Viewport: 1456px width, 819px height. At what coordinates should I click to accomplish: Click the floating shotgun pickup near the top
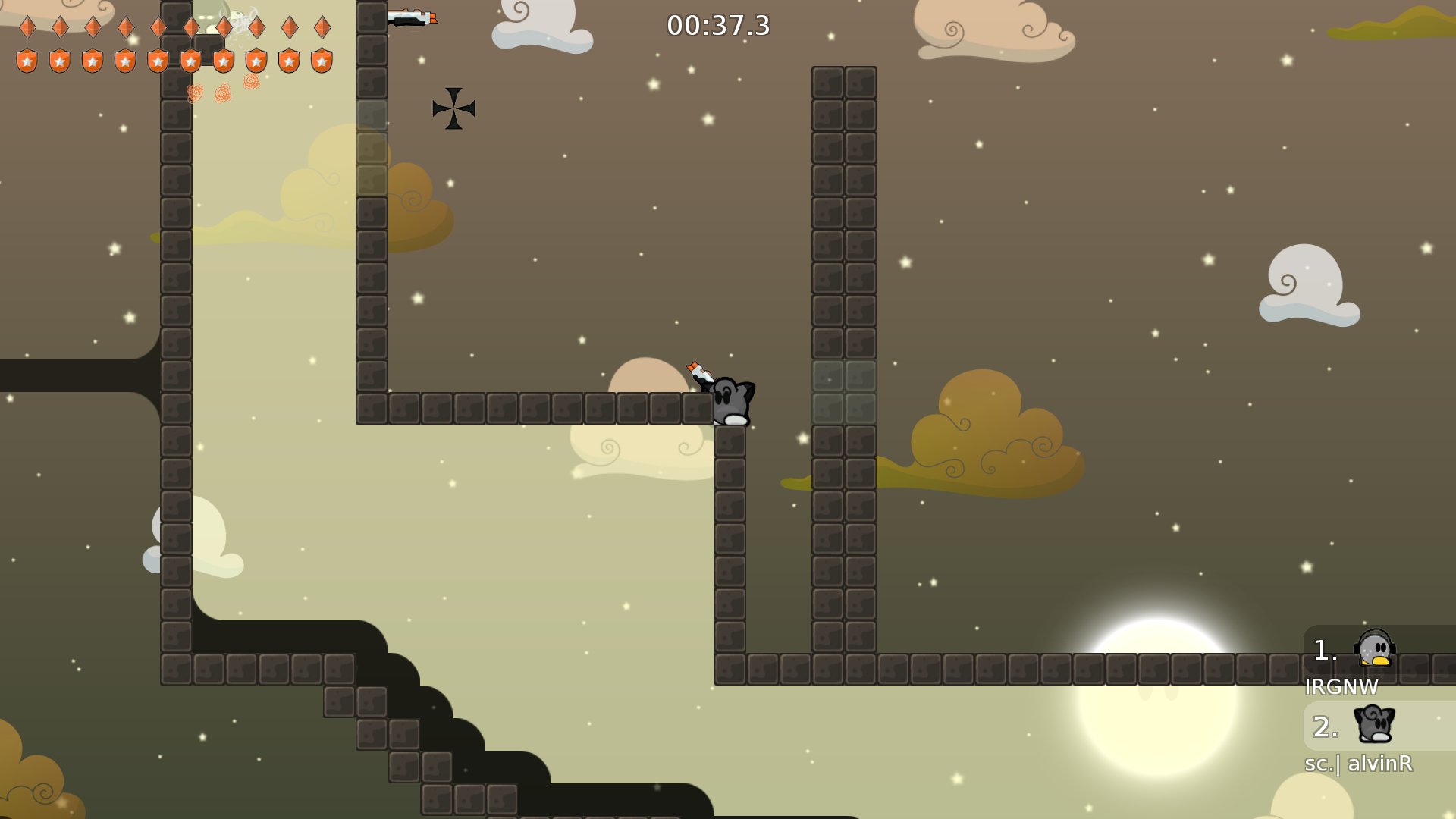tap(413, 17)
